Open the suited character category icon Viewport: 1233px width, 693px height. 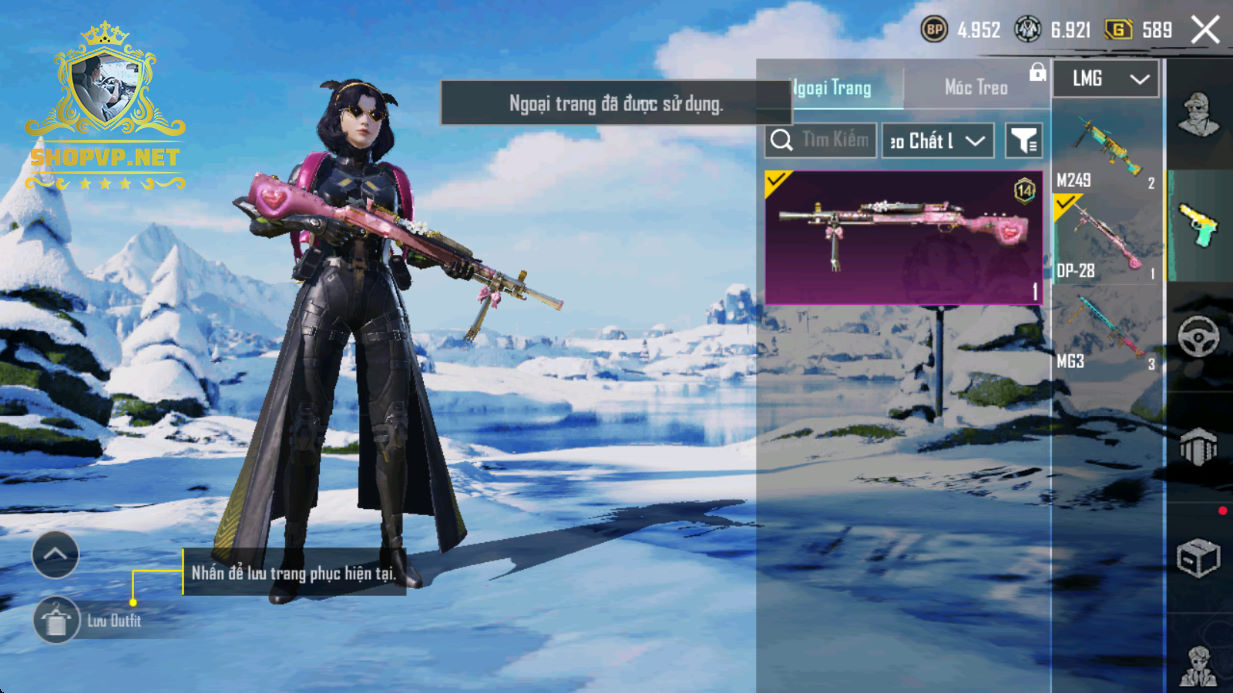(x=1198, y=662)
